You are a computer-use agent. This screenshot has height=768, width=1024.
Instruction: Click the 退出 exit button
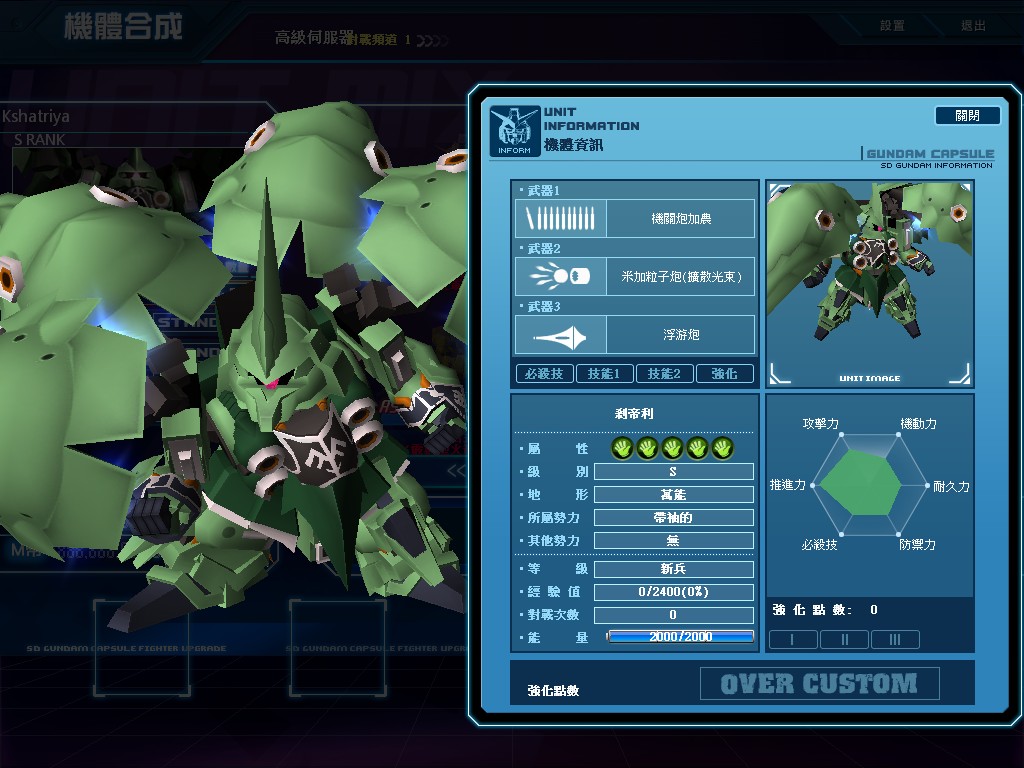click(x=973, y=26)
